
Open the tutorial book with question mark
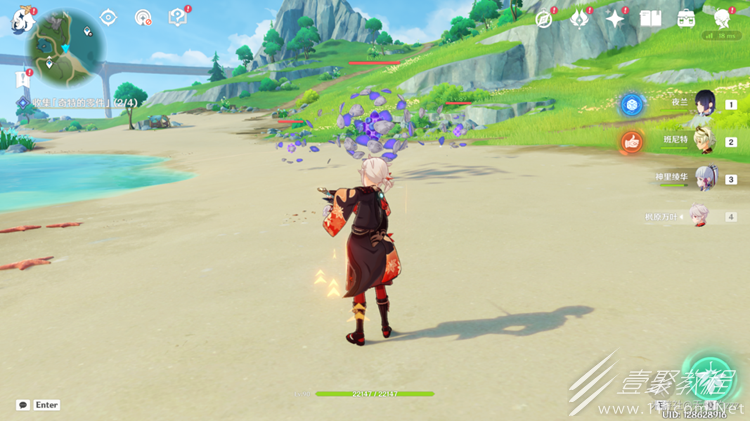pyautogui.click(x=177, y=17)
